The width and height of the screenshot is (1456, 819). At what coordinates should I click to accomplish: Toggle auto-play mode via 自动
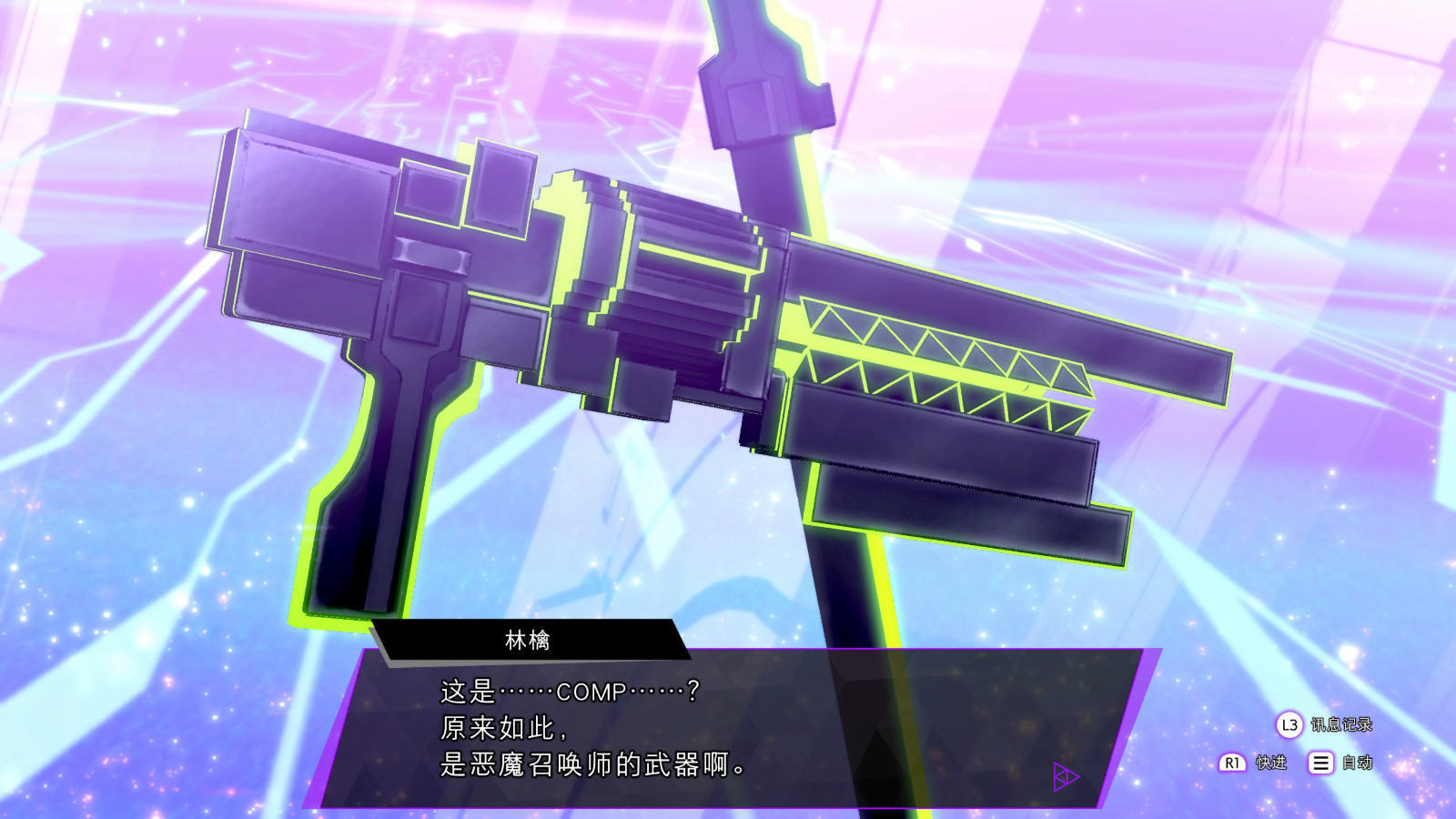pos(1356,763)
